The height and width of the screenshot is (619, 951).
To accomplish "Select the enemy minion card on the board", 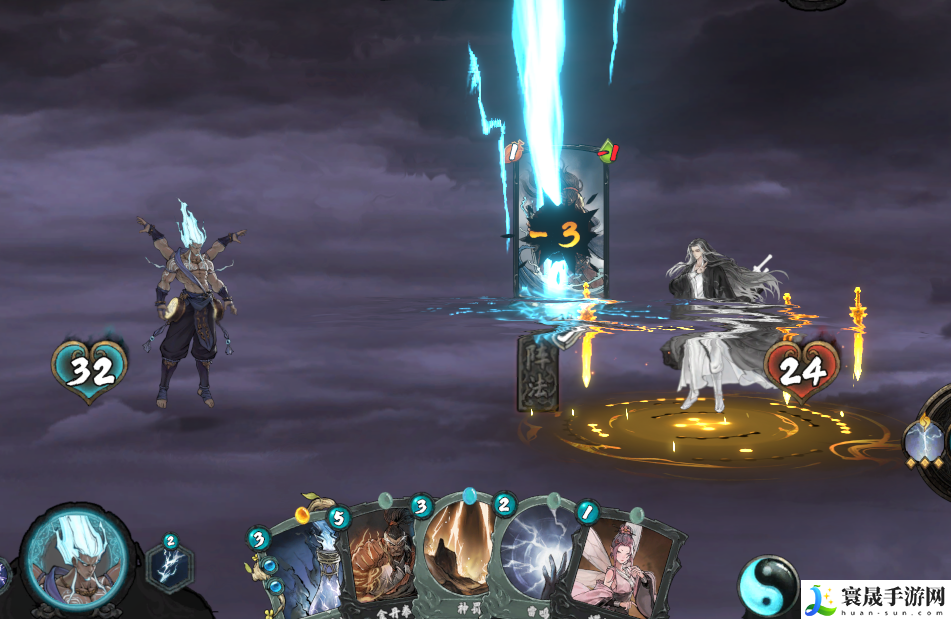I will tap(560, 225).
